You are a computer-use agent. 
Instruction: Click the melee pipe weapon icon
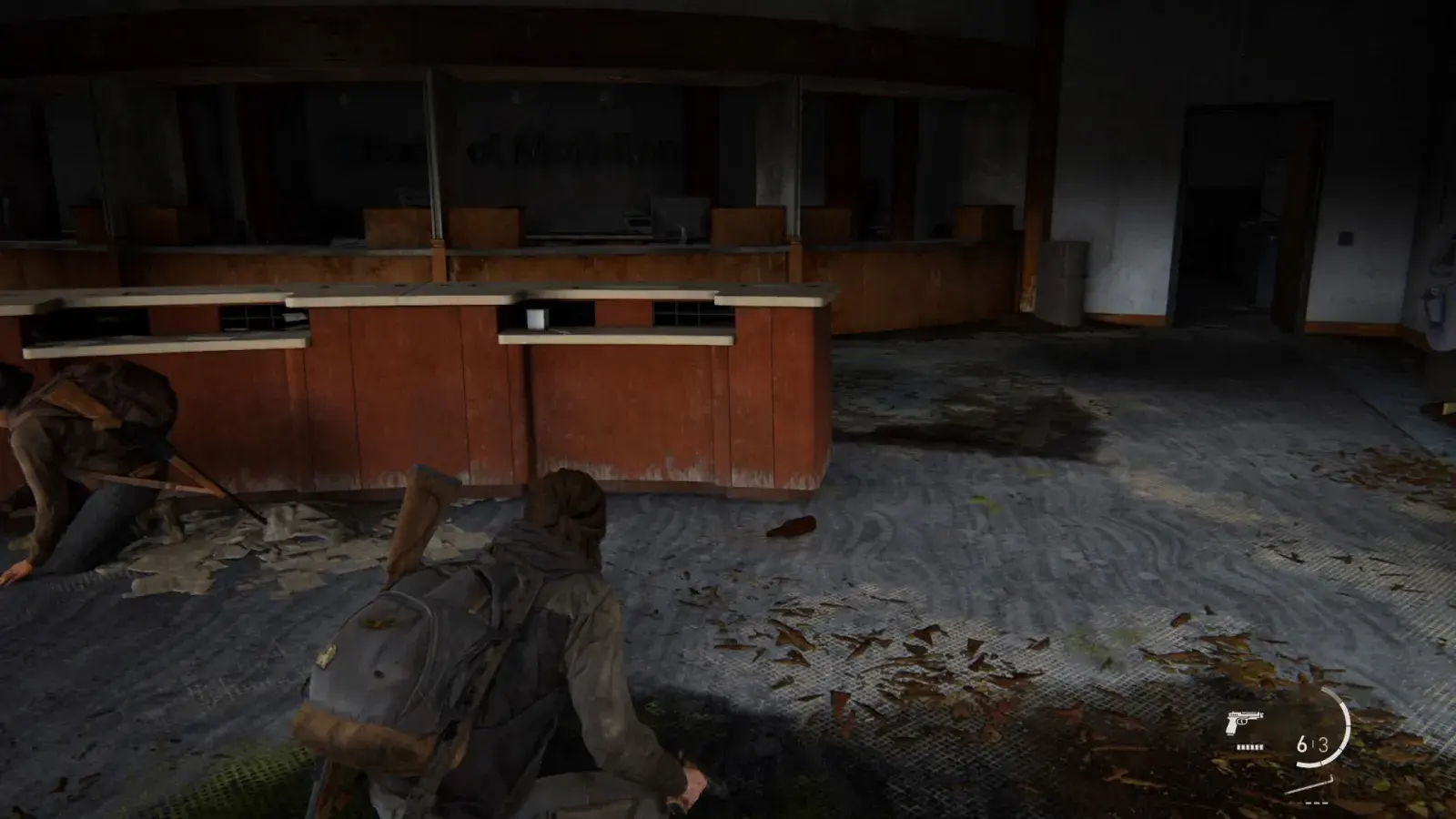[x=1313, y=784]
